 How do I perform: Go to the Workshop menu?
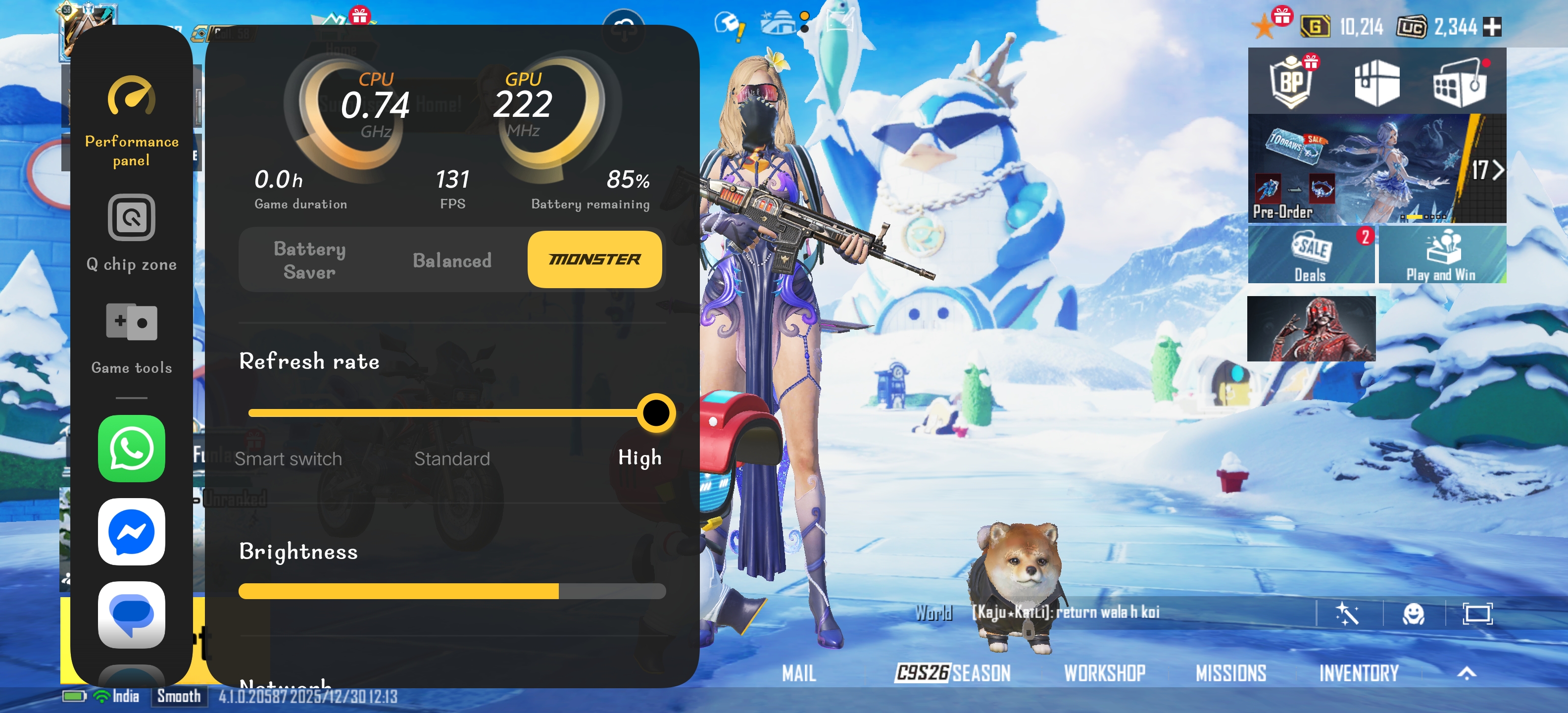coord(1104,673)
